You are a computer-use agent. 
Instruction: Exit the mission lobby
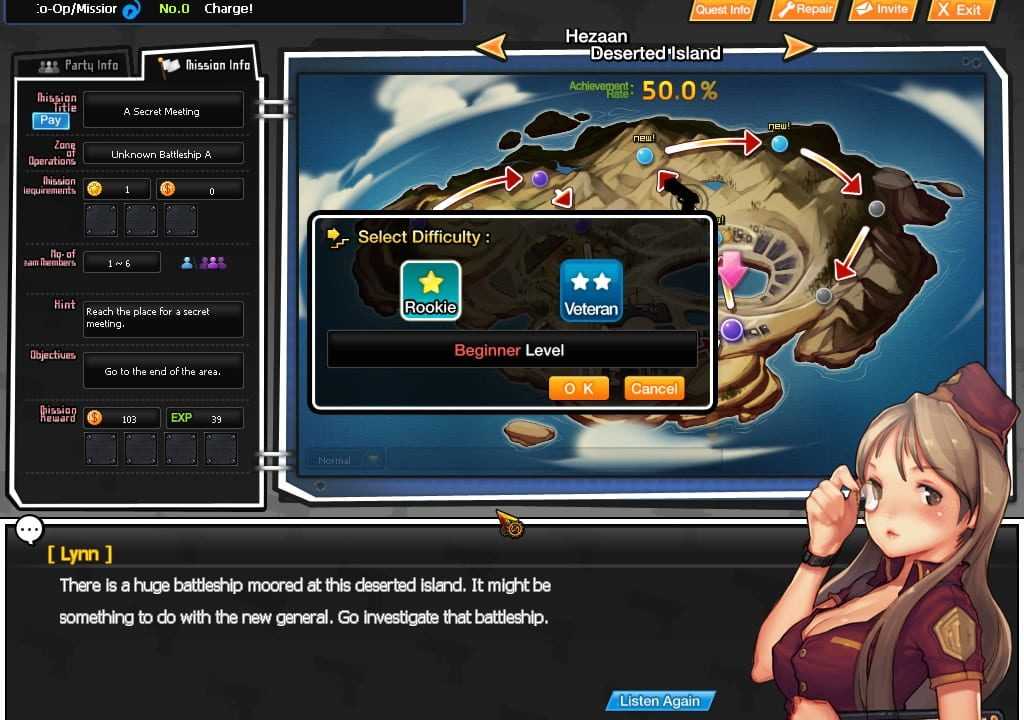960,10
